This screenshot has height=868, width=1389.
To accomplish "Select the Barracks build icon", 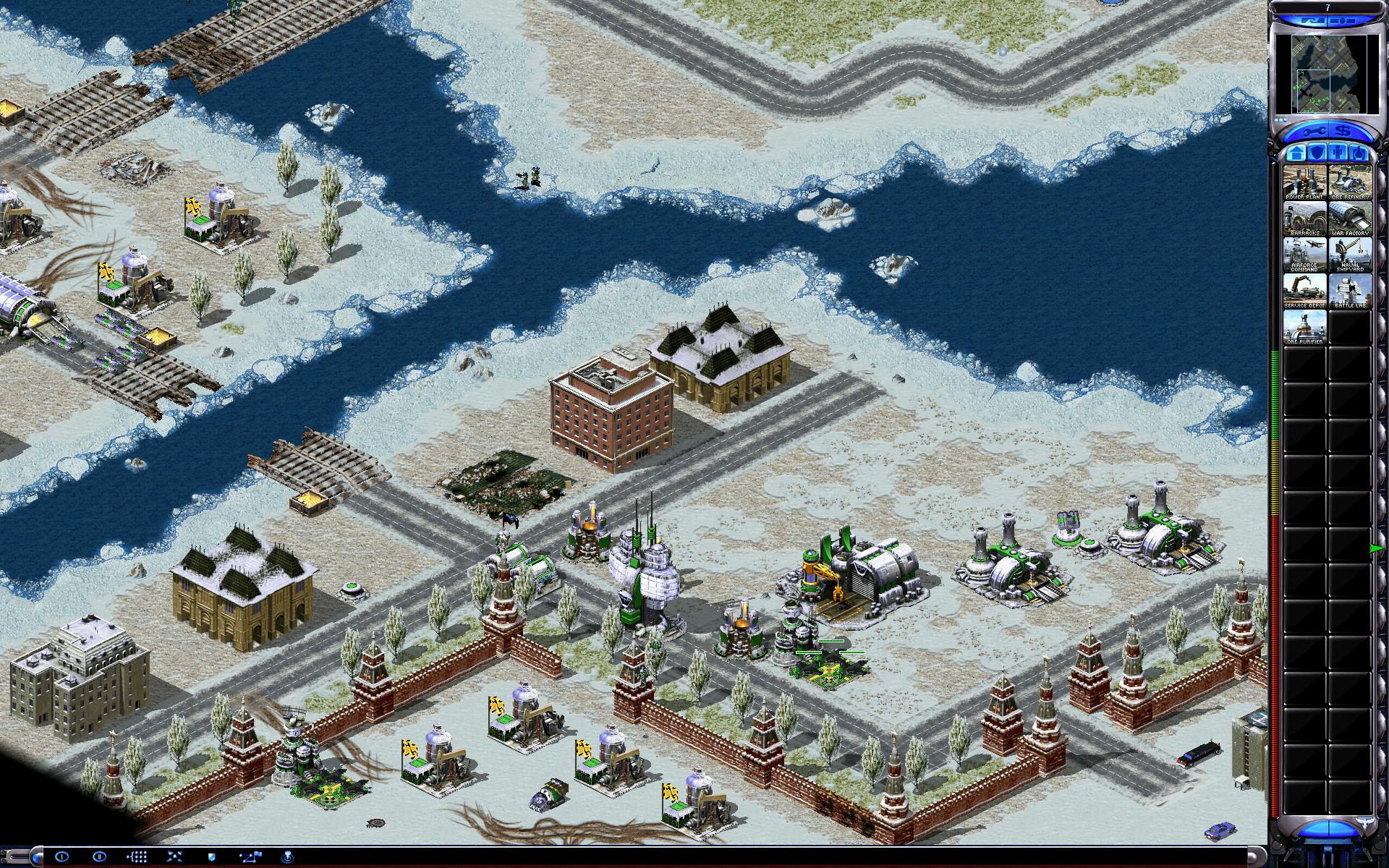I will point(1304,218).
